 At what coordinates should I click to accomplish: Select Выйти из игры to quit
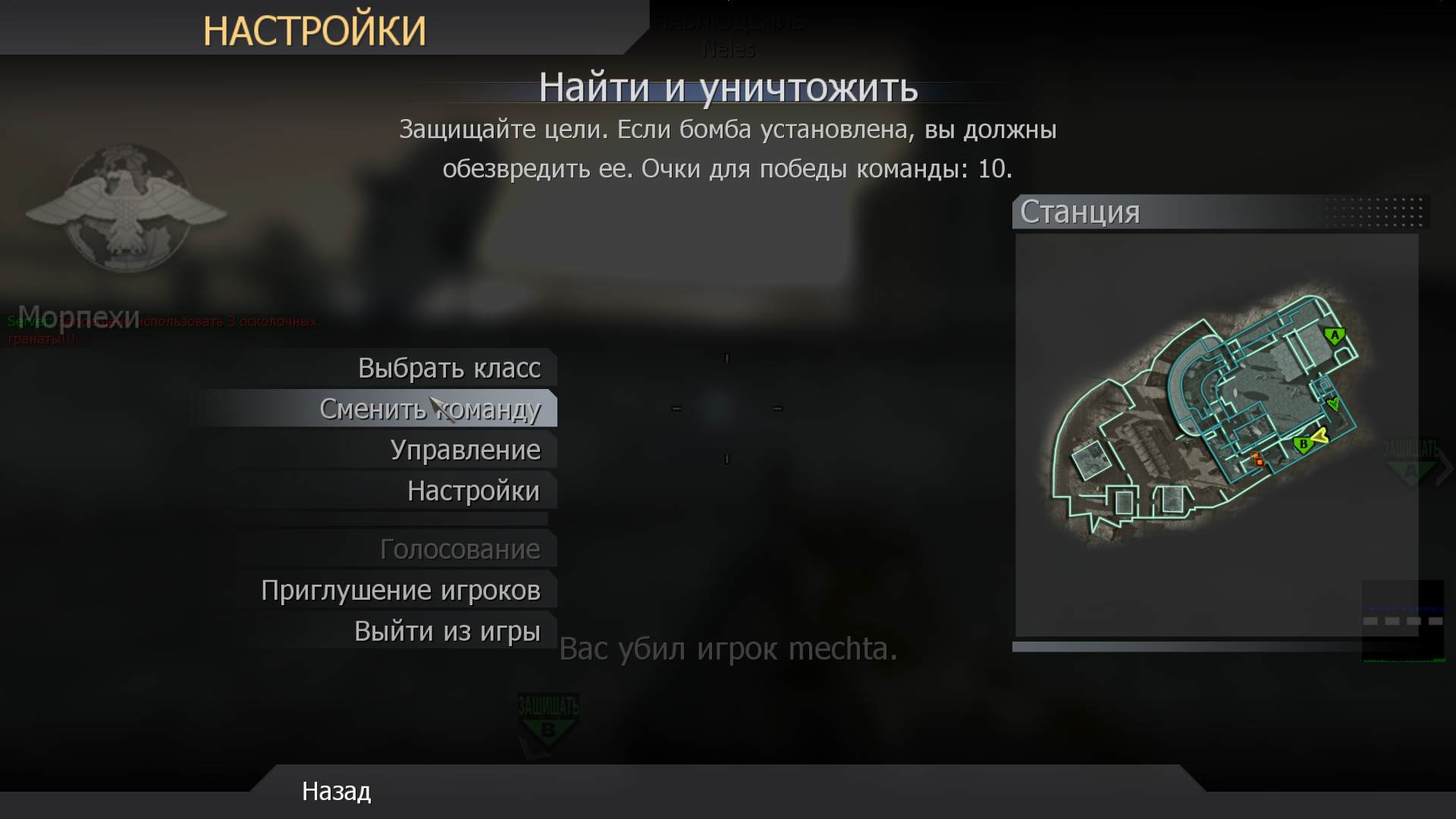click(447, 630)
